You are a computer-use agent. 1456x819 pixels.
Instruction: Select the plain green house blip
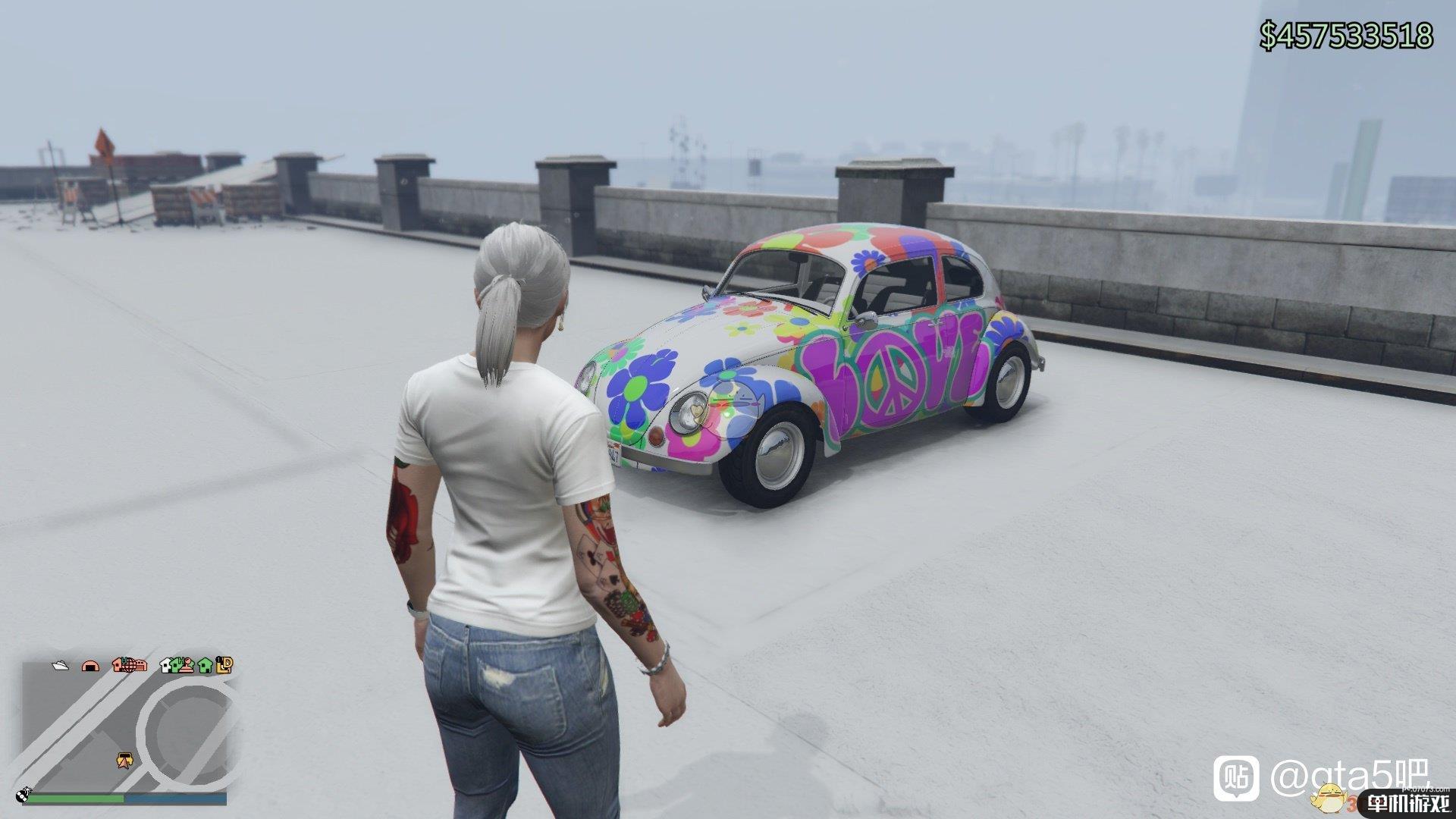[204, 666]
